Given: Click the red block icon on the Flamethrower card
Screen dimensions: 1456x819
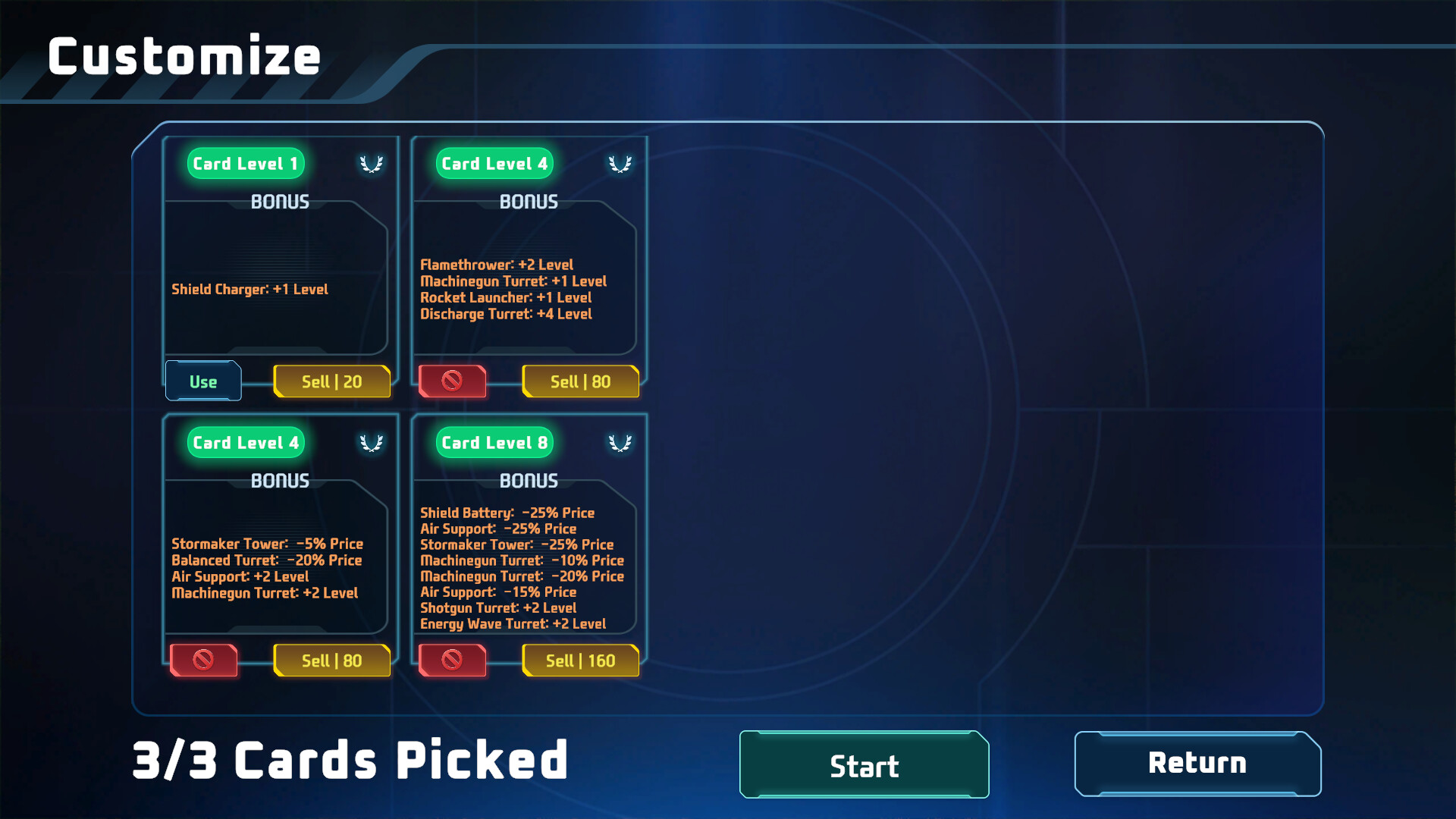Looking at the screenshot, I should tap(453, 381).
